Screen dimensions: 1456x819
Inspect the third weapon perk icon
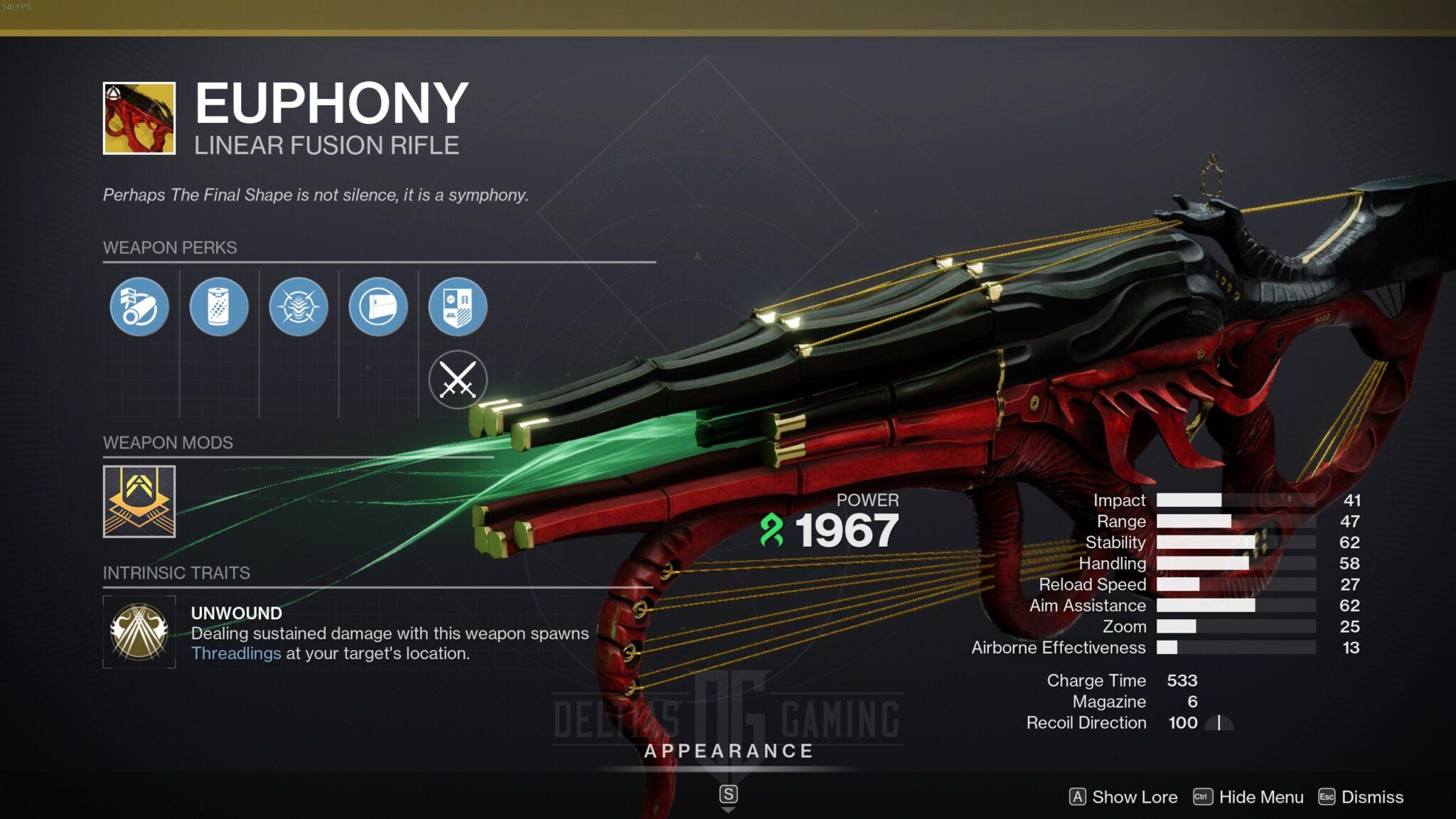pos(301,306)
